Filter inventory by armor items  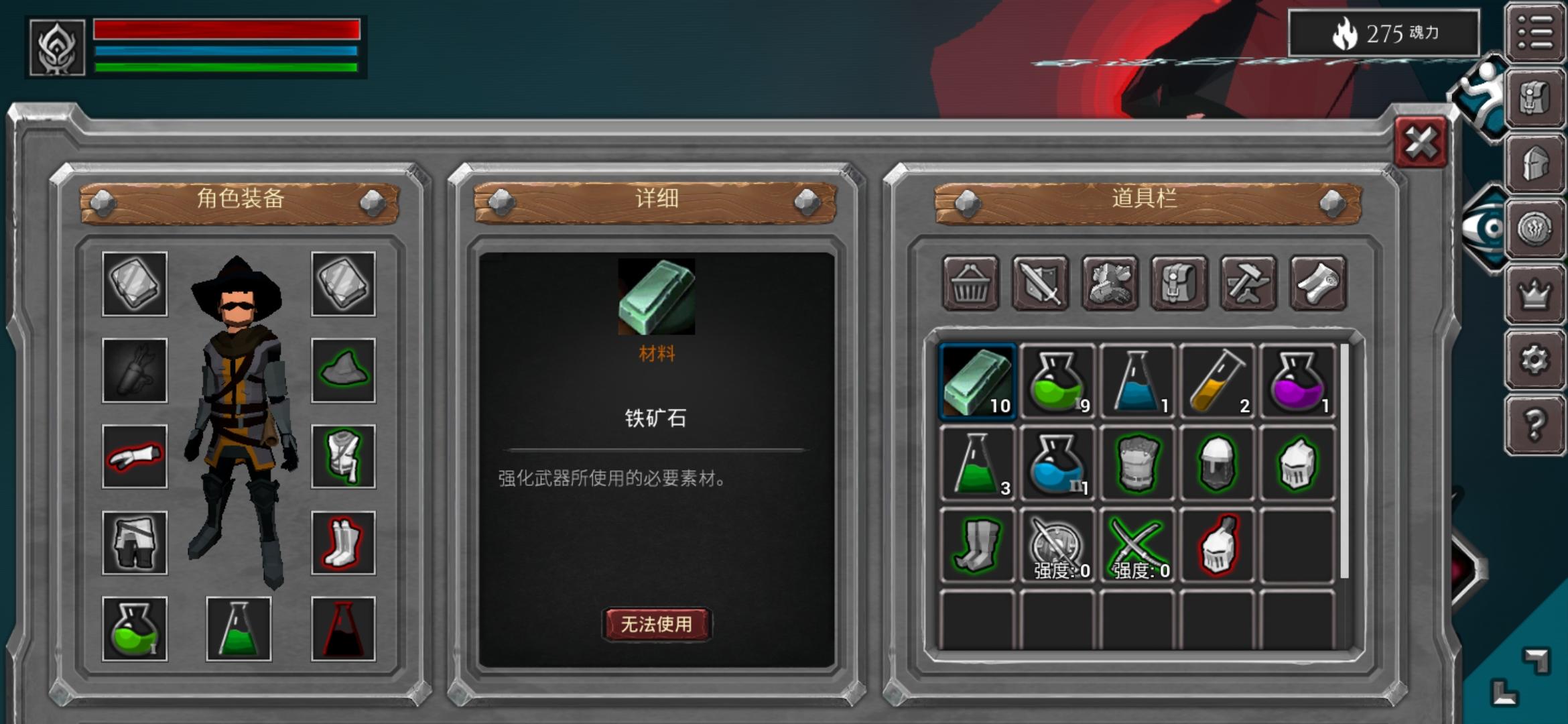pyautogui.click(x=1111, y=285)
